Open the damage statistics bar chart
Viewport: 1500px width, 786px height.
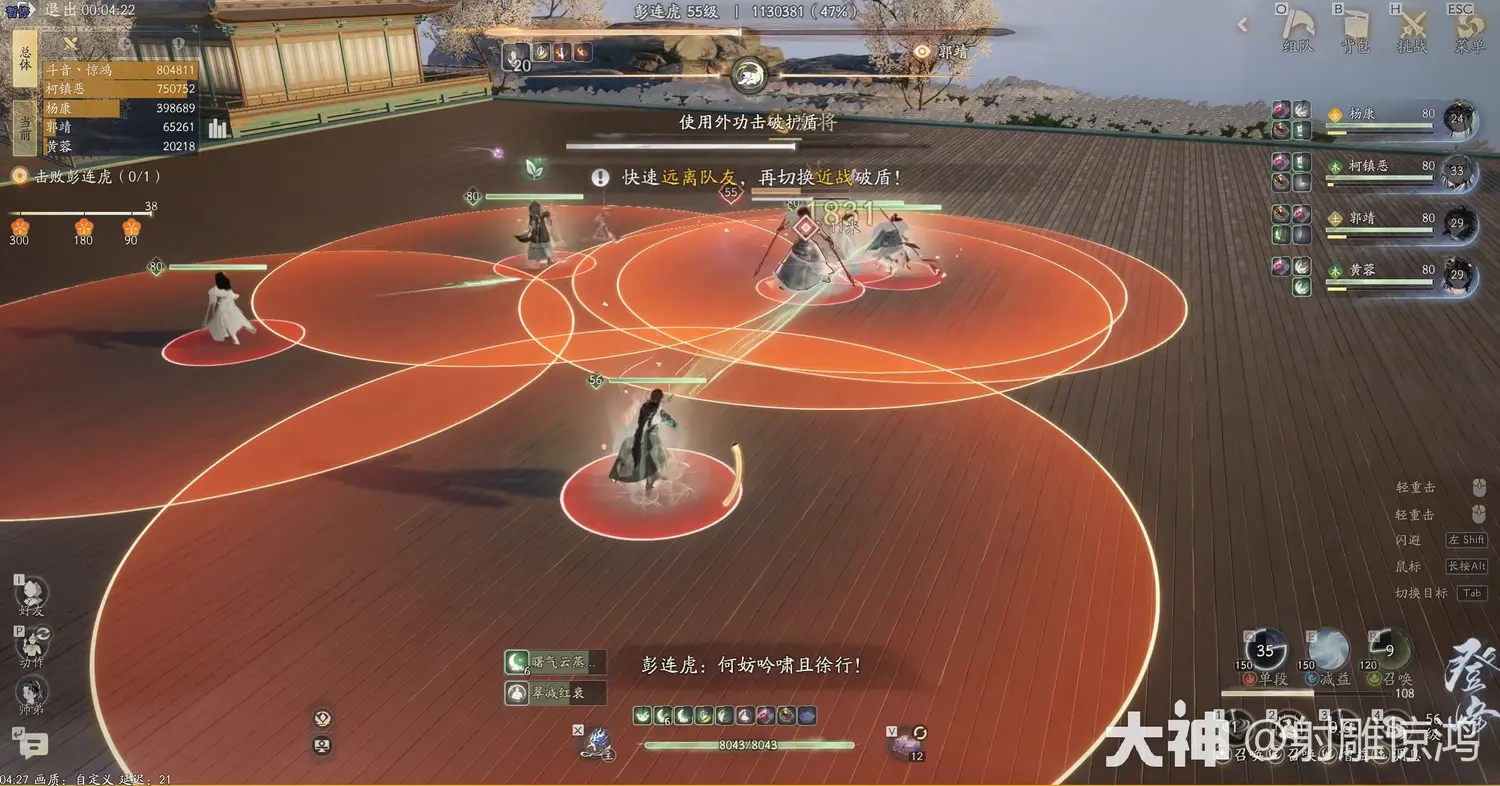point(218,128)
